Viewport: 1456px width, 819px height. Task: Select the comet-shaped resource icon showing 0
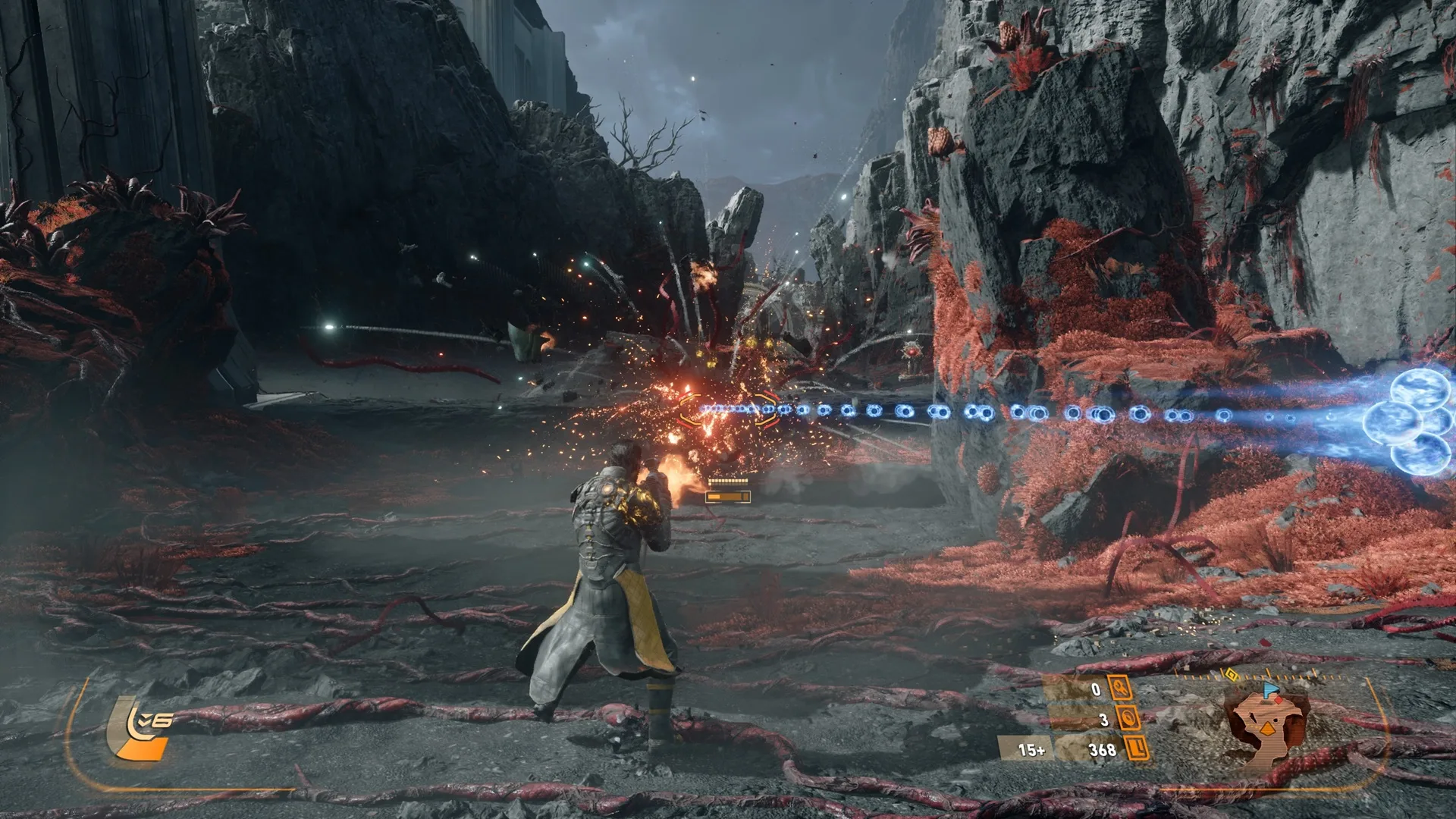click(1120, 689)
